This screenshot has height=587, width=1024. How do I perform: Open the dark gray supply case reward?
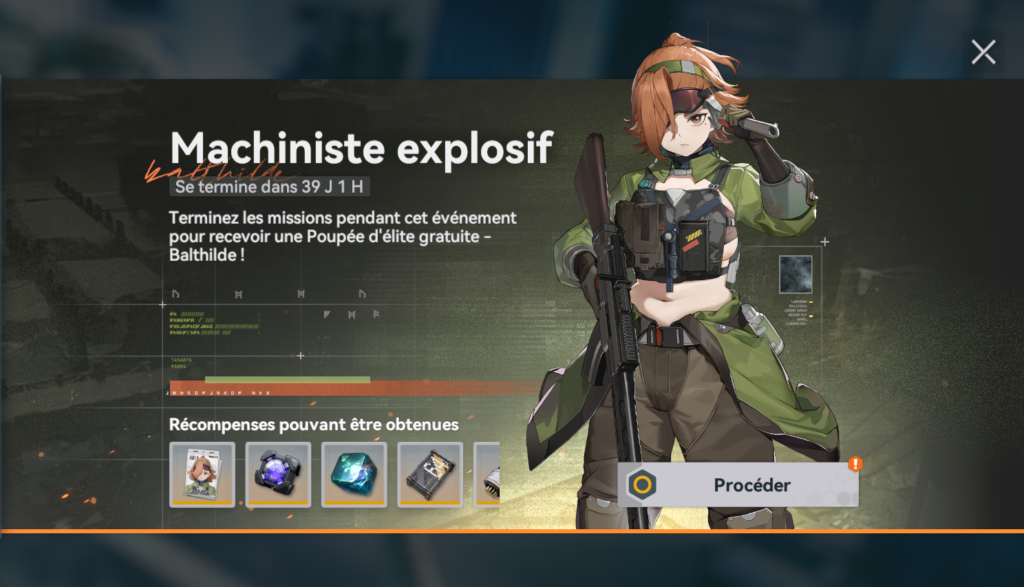click(430, 474)
